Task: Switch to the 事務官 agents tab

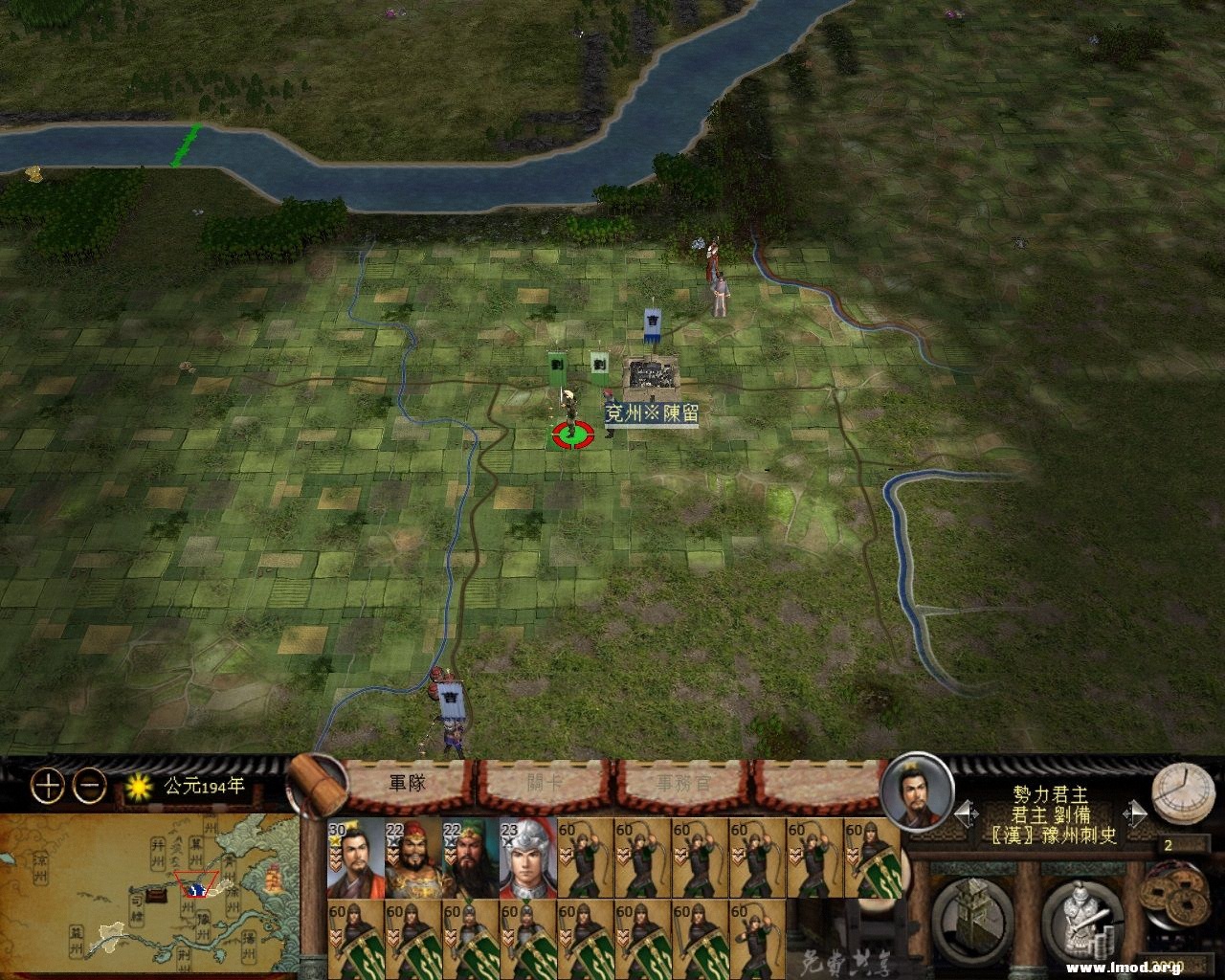Action: (683, 783)
